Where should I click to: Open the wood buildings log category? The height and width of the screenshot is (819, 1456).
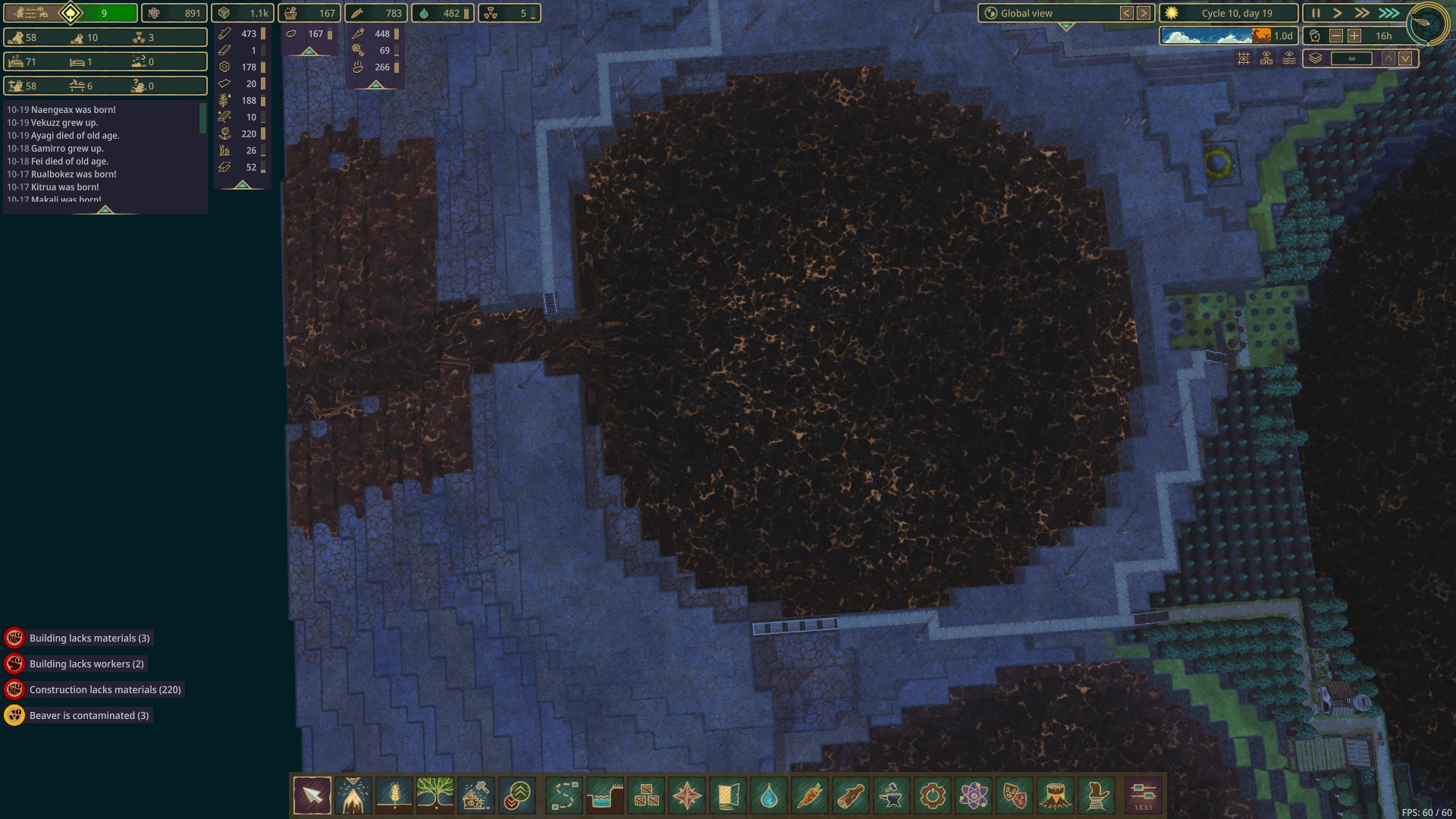[x=851, y=795]
